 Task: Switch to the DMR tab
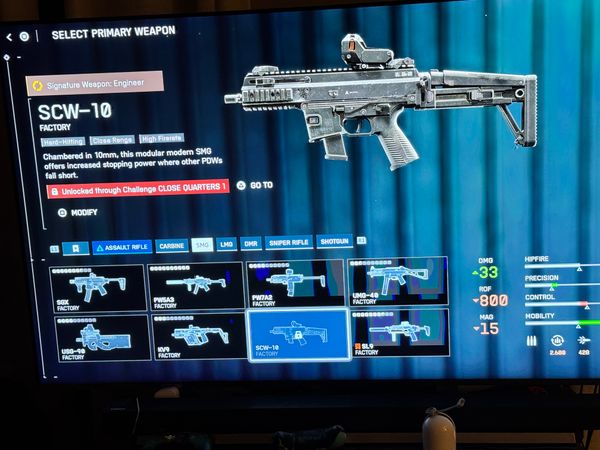click(251, 243)
